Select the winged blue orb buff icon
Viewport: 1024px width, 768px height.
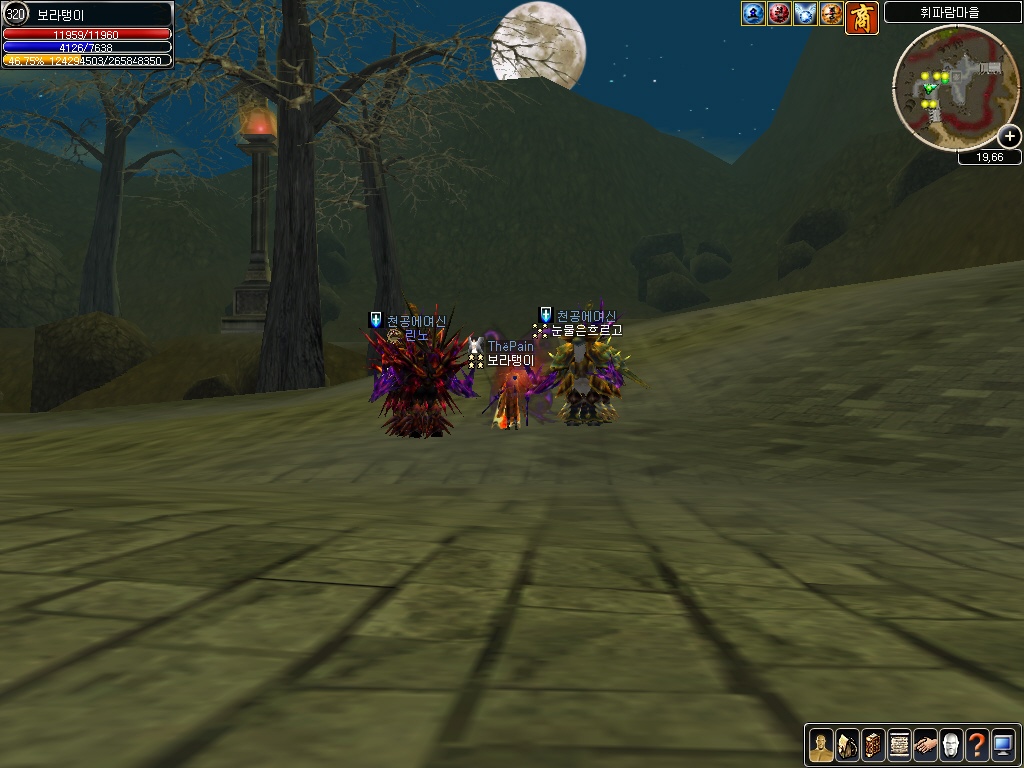tap(805, 14)
